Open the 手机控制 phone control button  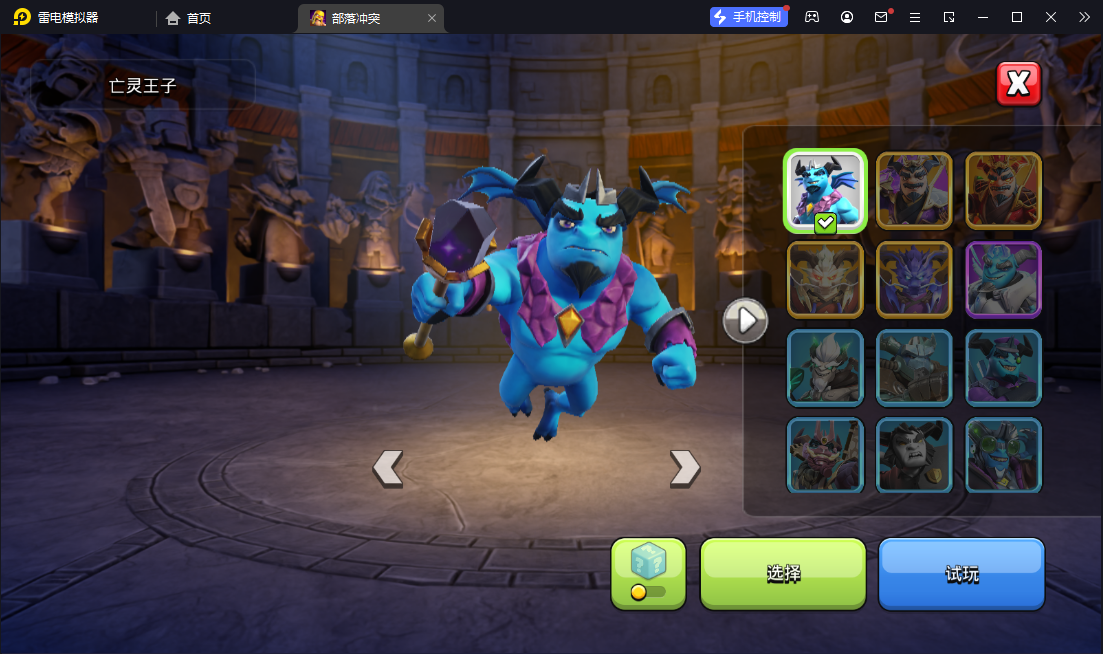pos(748,17)
